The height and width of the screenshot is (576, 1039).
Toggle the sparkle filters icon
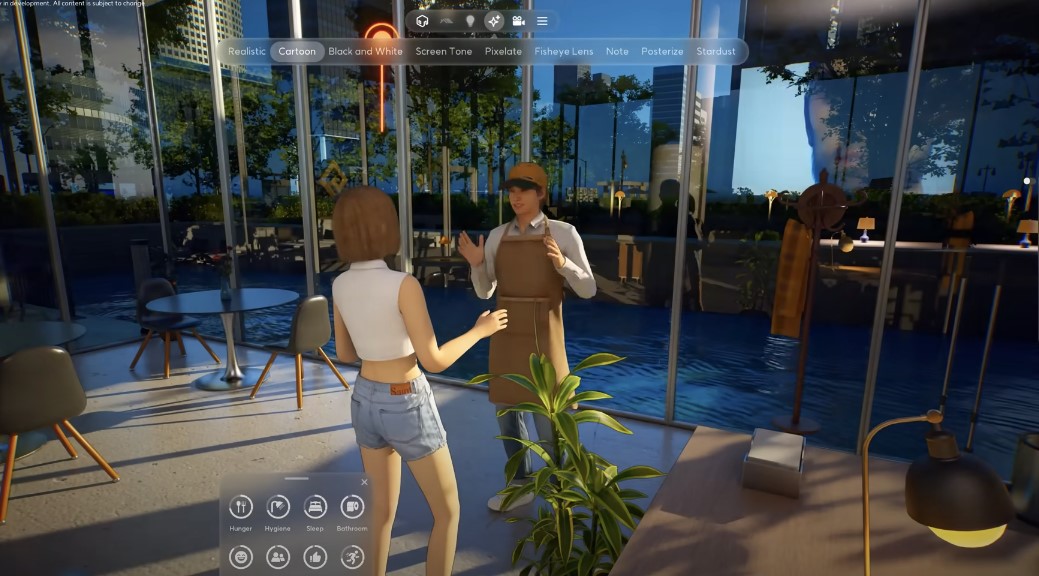(x=494, y=21)
